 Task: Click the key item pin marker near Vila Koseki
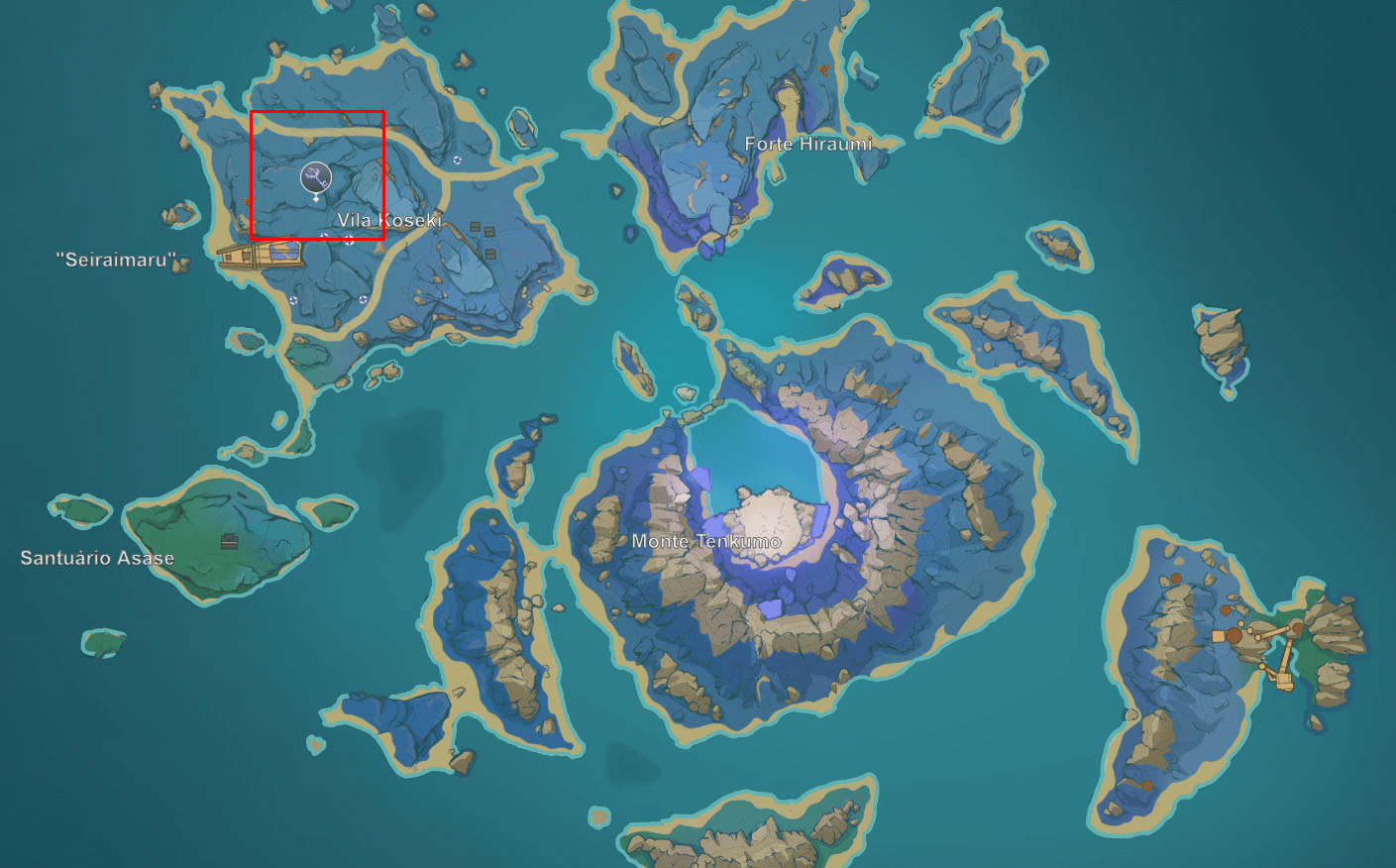[316, 177]
